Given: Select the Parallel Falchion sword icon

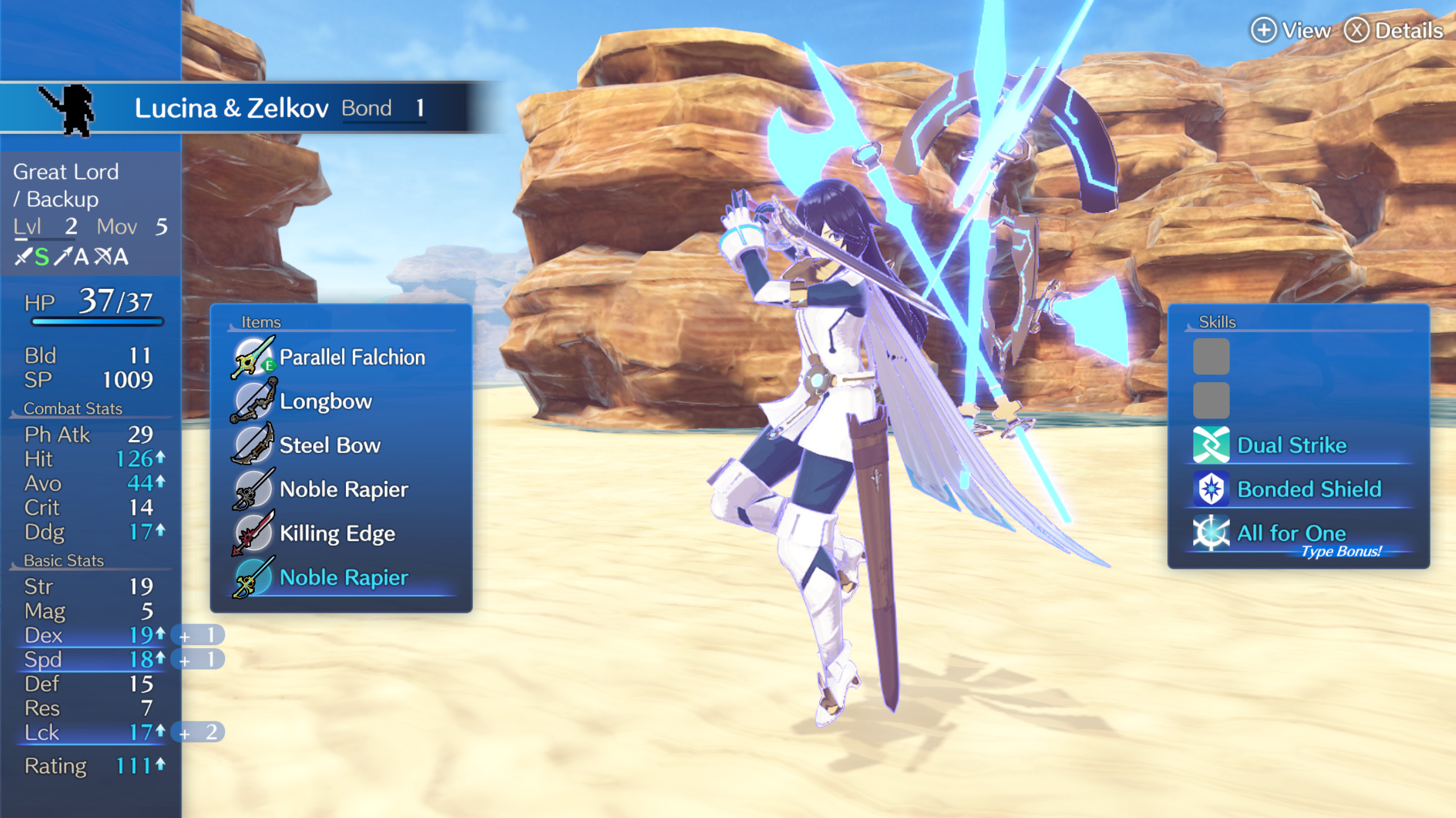Looking at the screenshot, I should 252,358.
